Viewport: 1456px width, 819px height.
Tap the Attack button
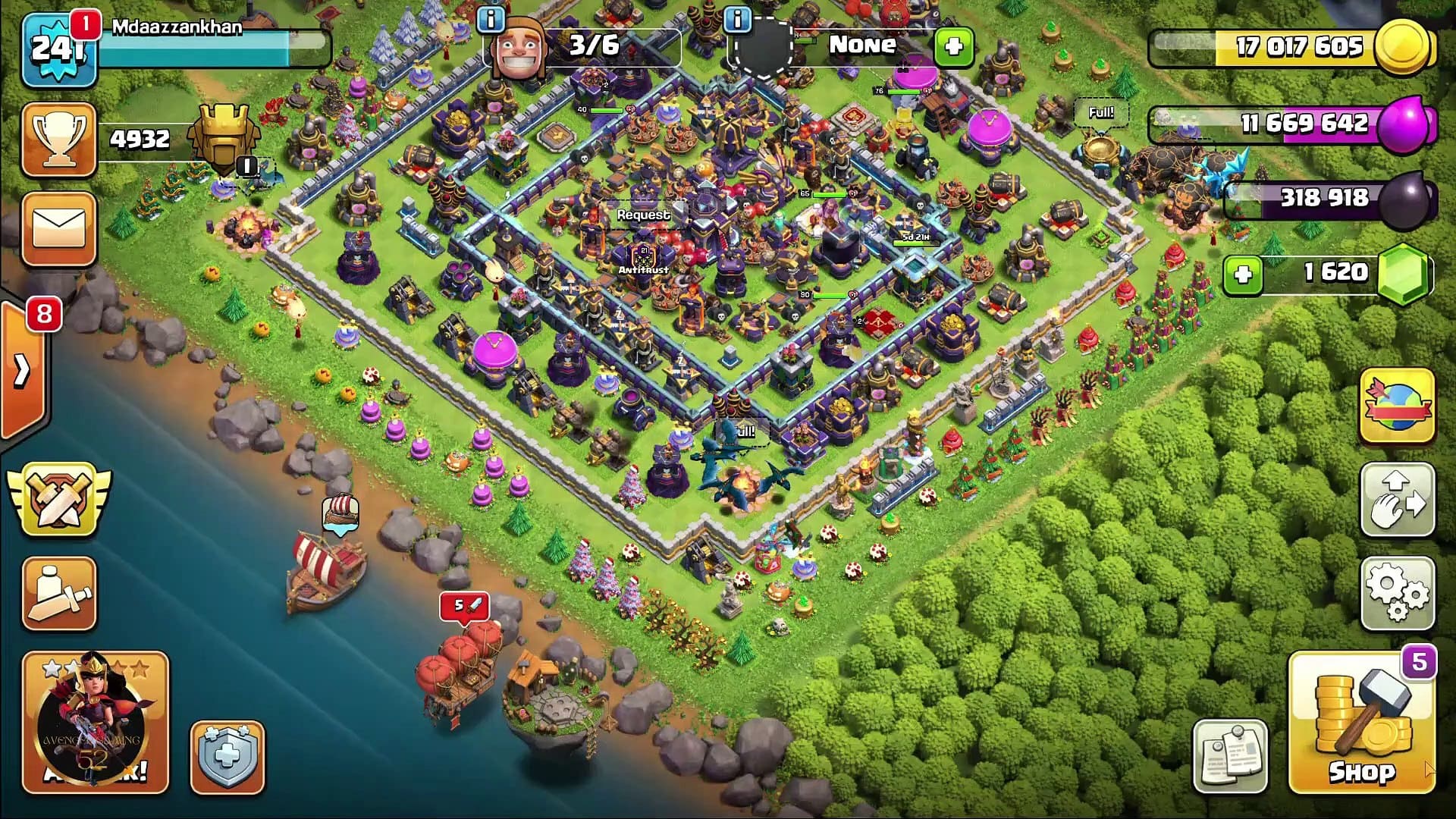point(96,723)
